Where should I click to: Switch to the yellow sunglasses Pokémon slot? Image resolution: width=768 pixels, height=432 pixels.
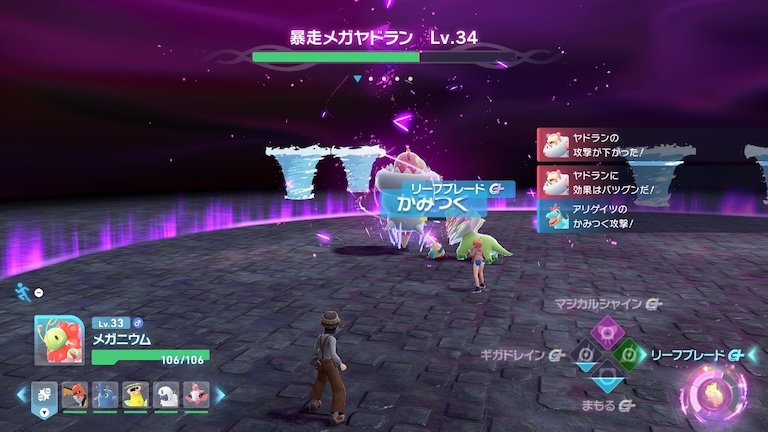click(135, 394)
